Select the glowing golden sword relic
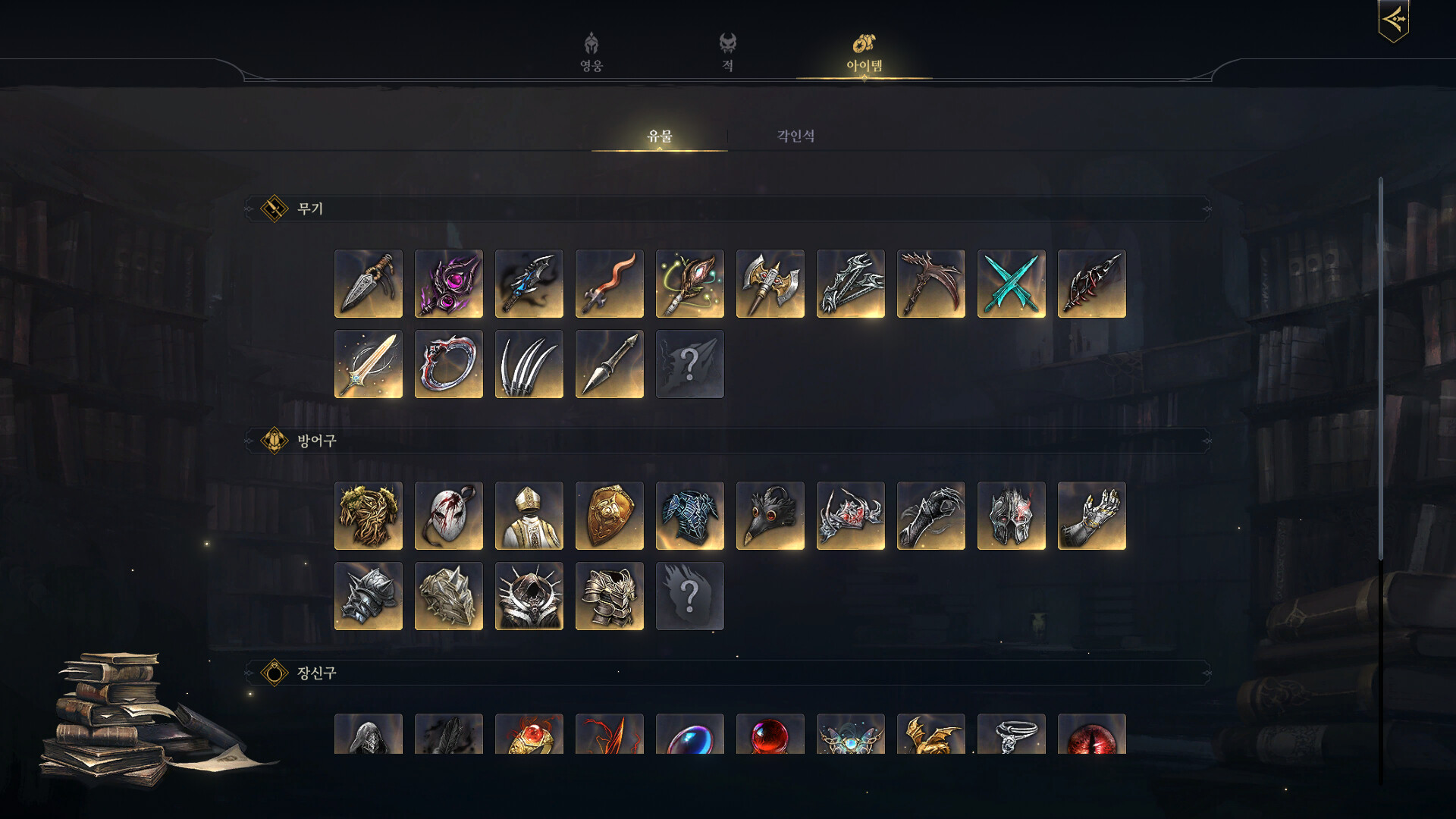Screen dimensions: 1456x819 pos(369,364)
